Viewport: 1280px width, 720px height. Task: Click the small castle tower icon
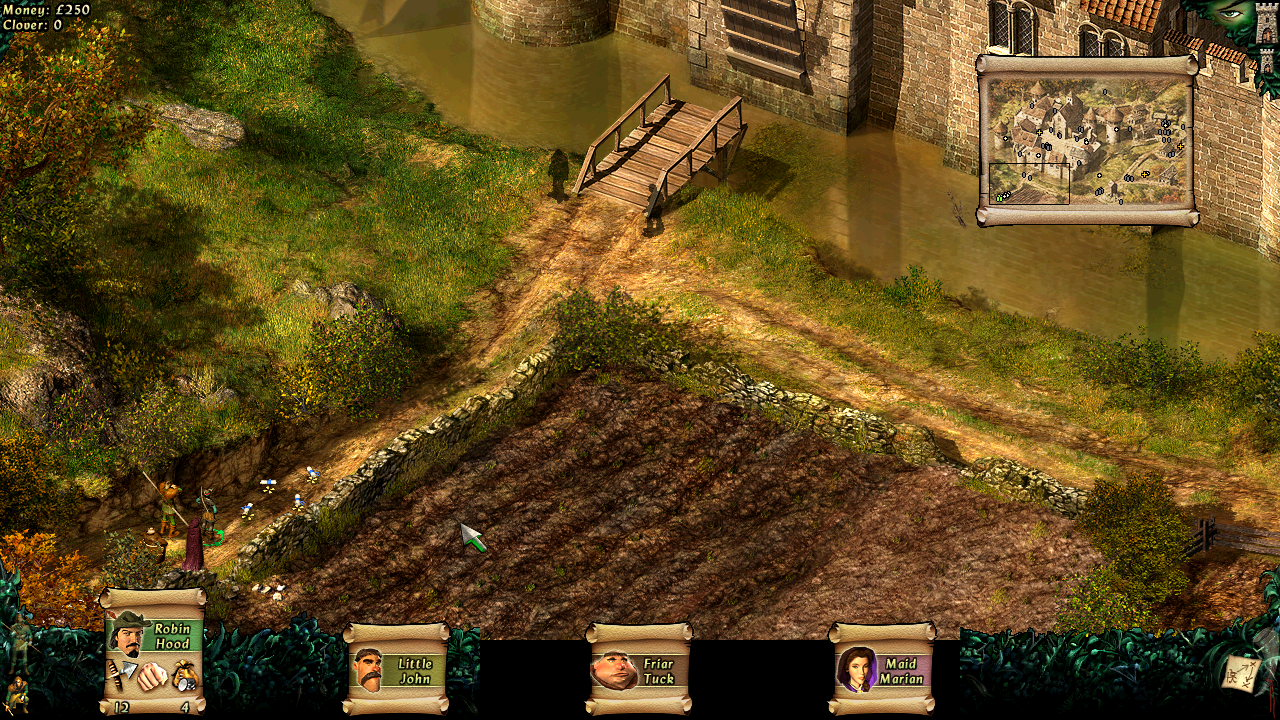(1267, 60)
